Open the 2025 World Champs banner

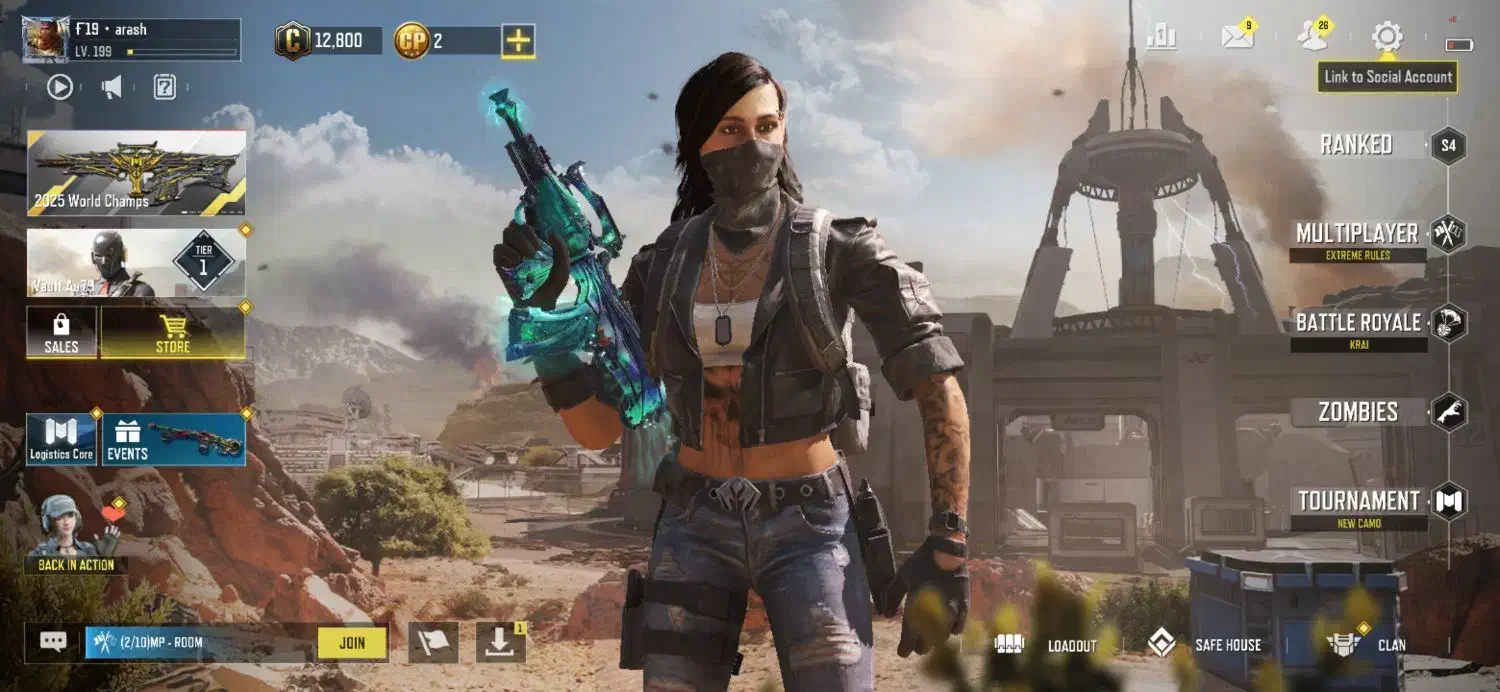(136, 173)
